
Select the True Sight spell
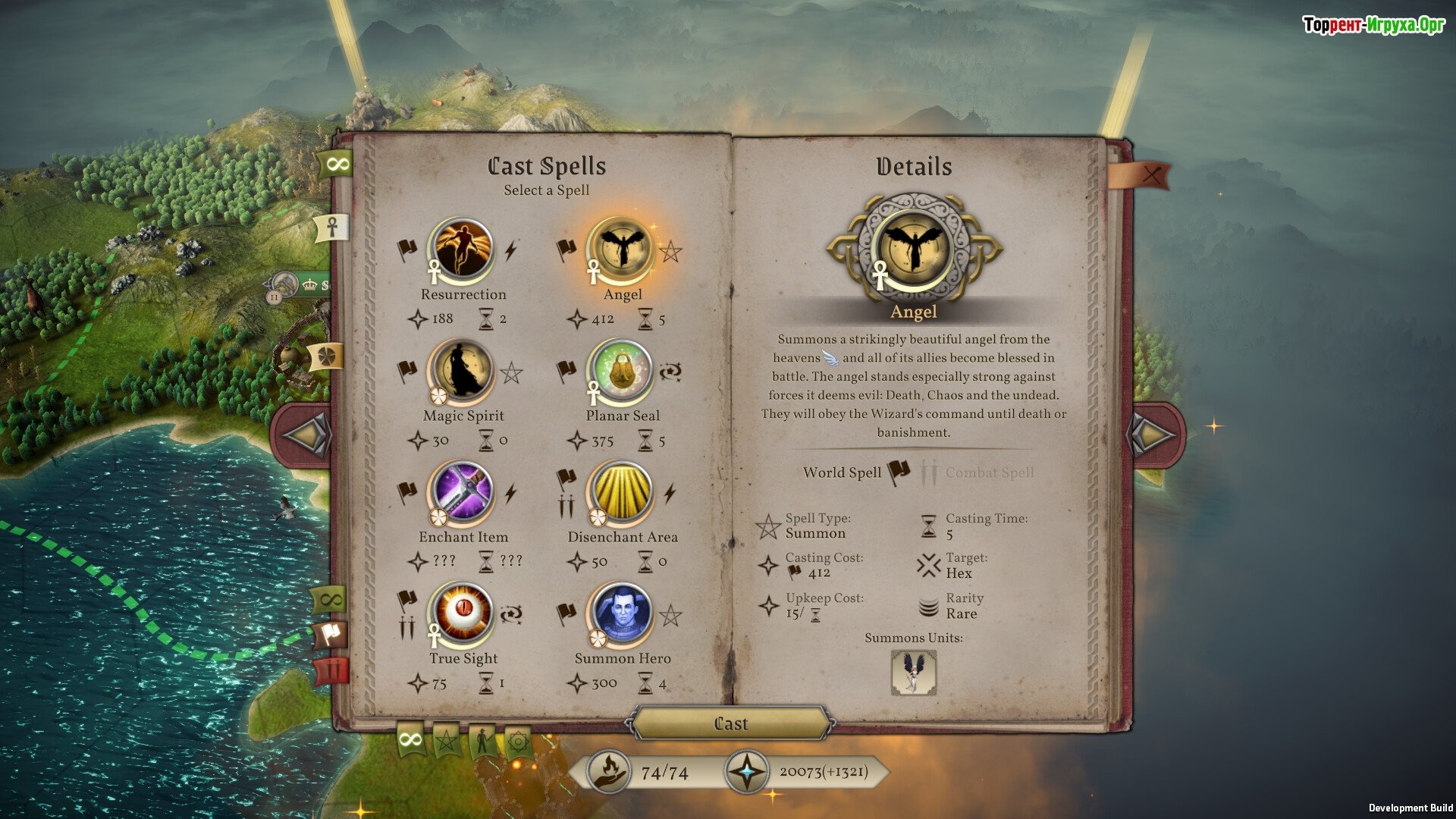pos(462,613)
